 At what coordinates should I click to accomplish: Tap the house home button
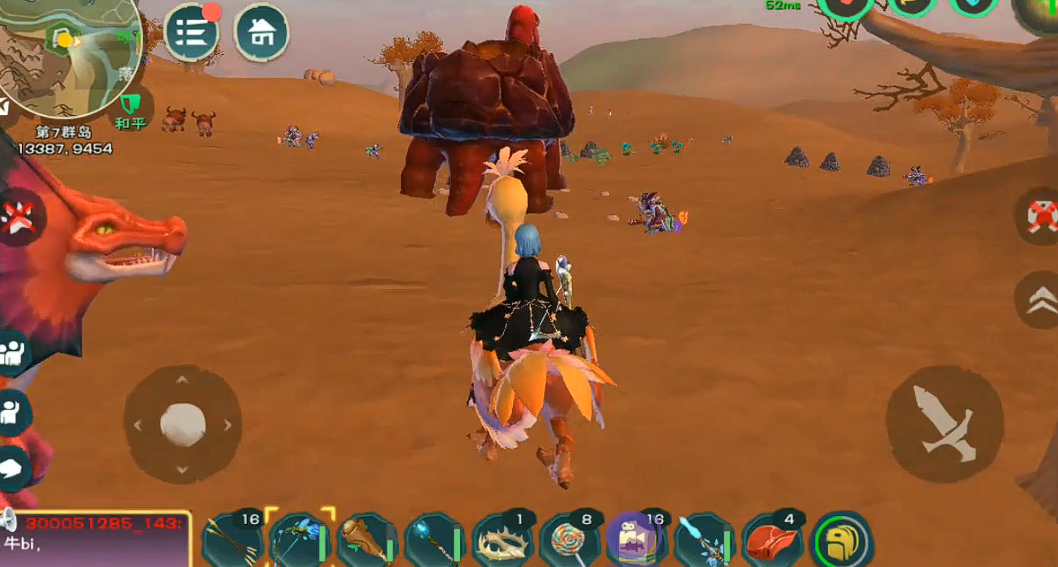coord(262,32)
